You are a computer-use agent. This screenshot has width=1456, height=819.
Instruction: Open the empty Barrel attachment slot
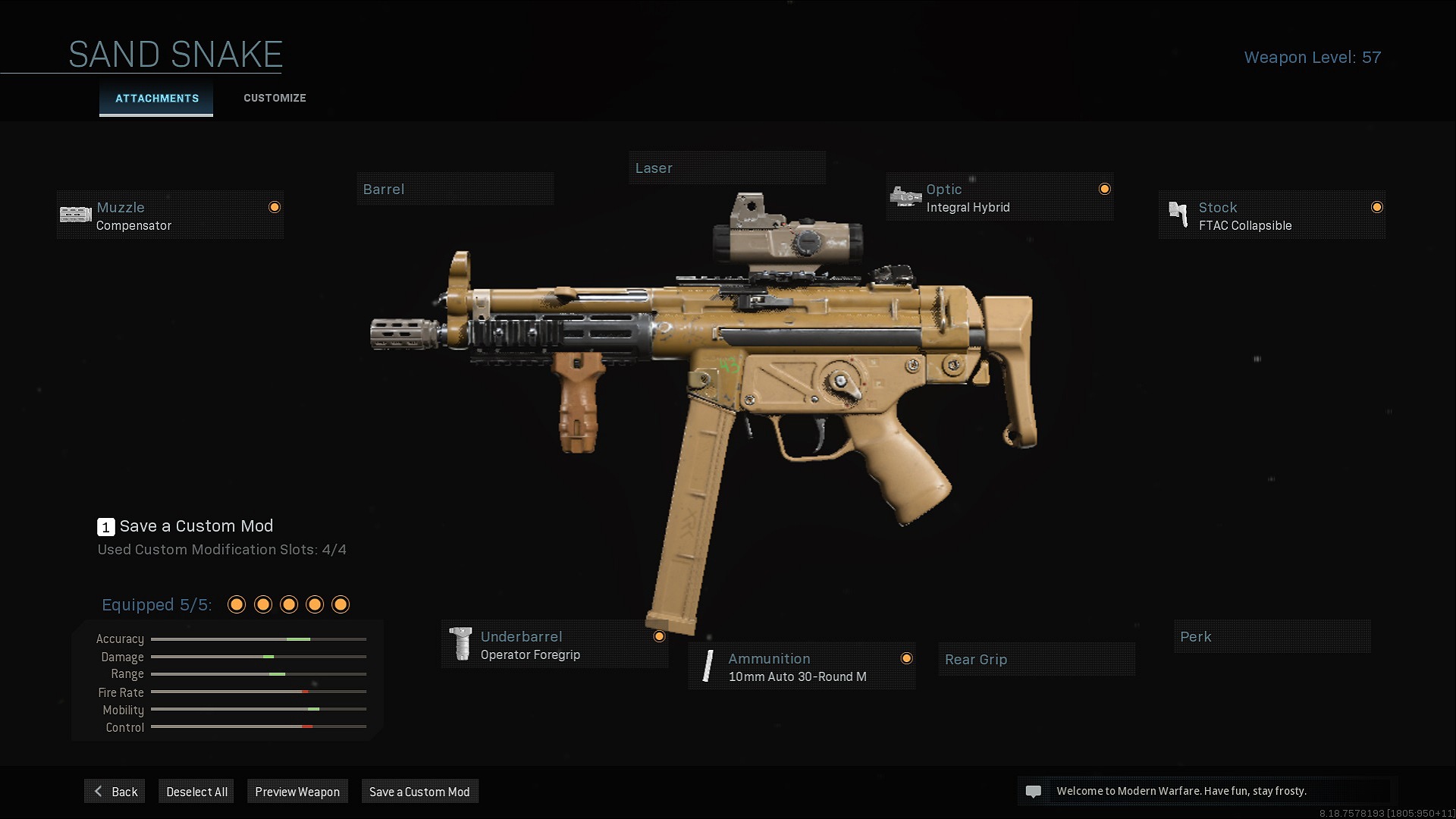pos(455,190)
